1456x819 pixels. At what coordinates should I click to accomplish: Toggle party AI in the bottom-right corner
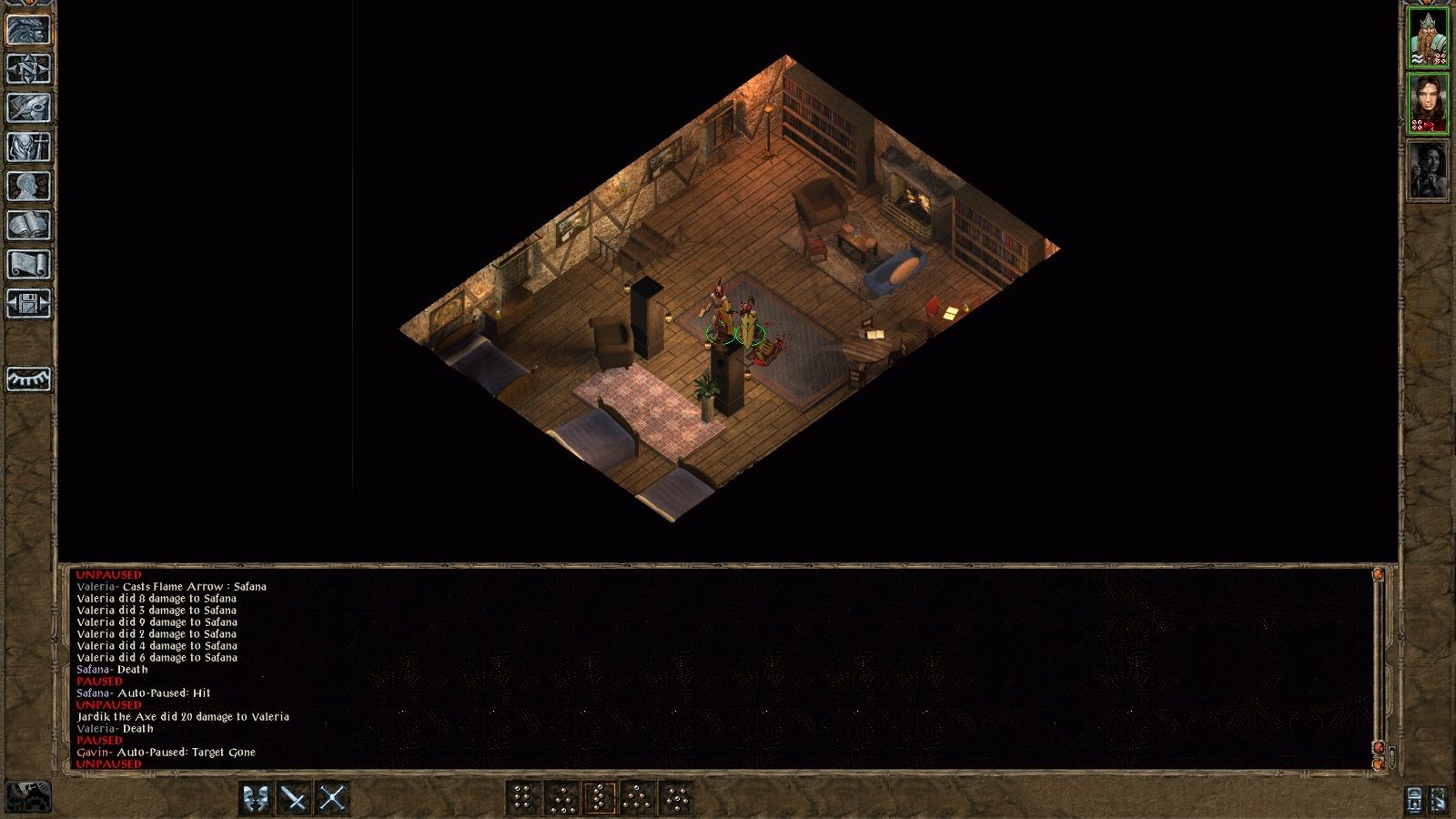point(1439,800)
